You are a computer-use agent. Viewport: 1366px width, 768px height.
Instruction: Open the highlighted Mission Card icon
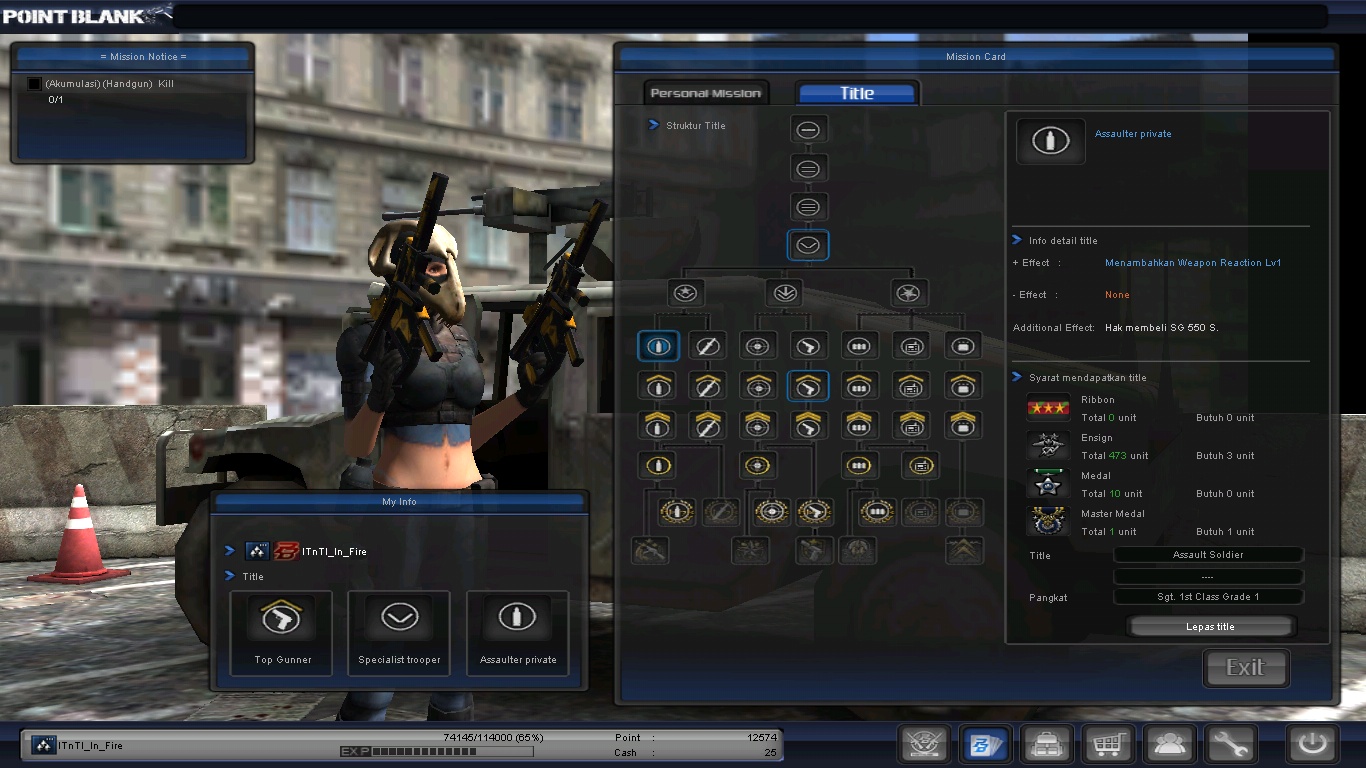point(985,744)
